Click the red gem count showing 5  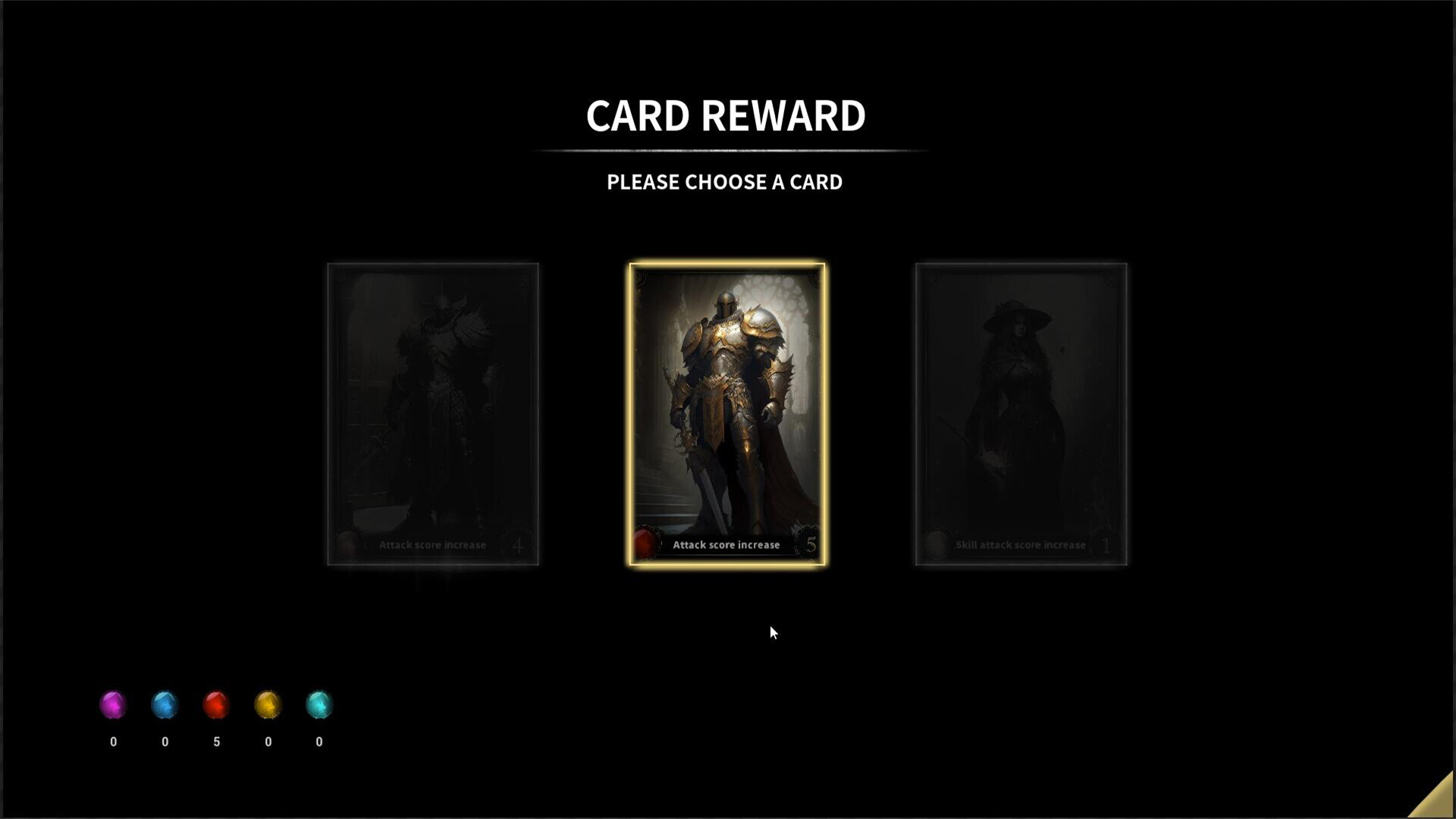(x=217, y=742)
